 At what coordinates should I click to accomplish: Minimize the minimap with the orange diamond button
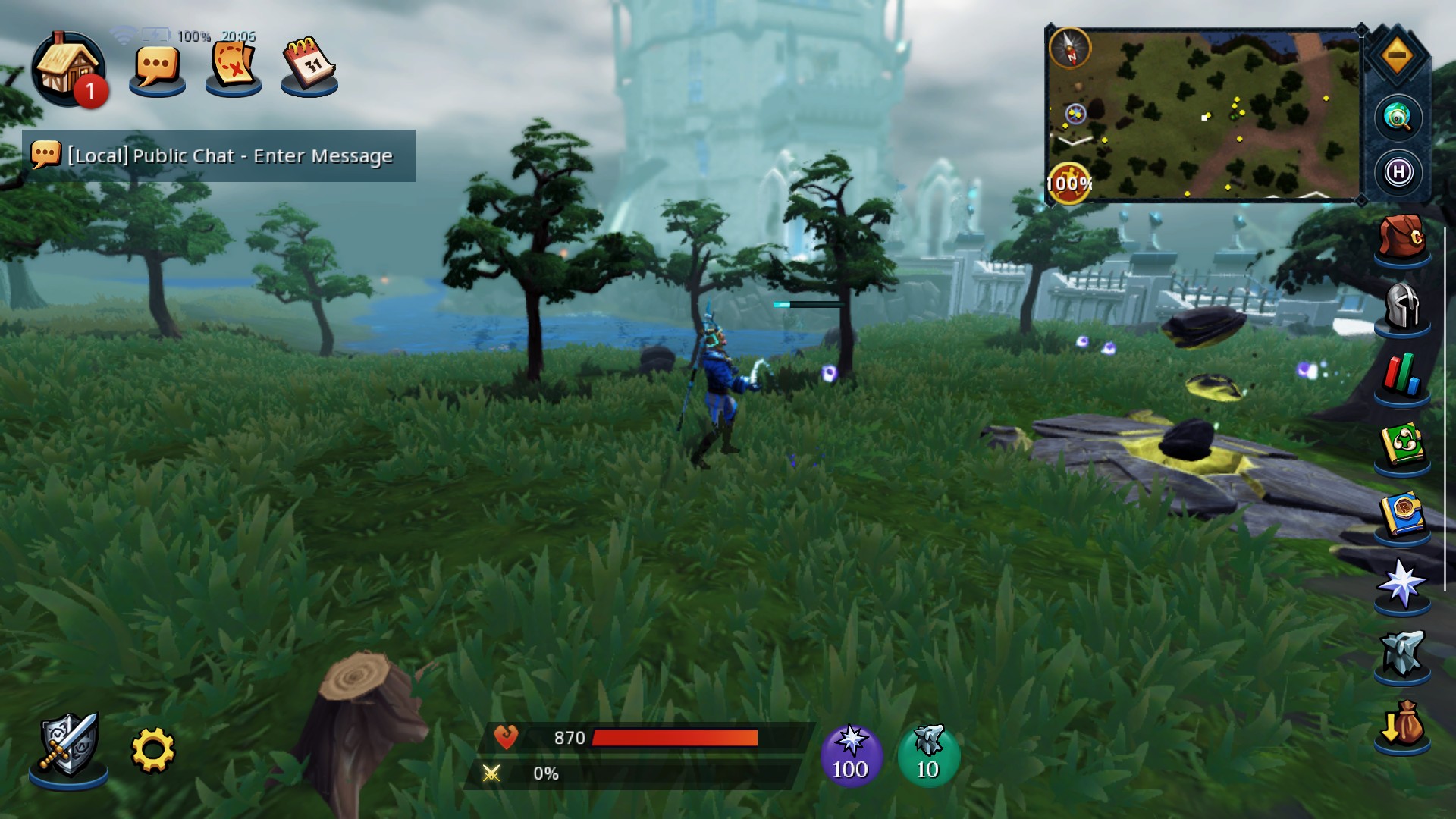click(1398, 55)
